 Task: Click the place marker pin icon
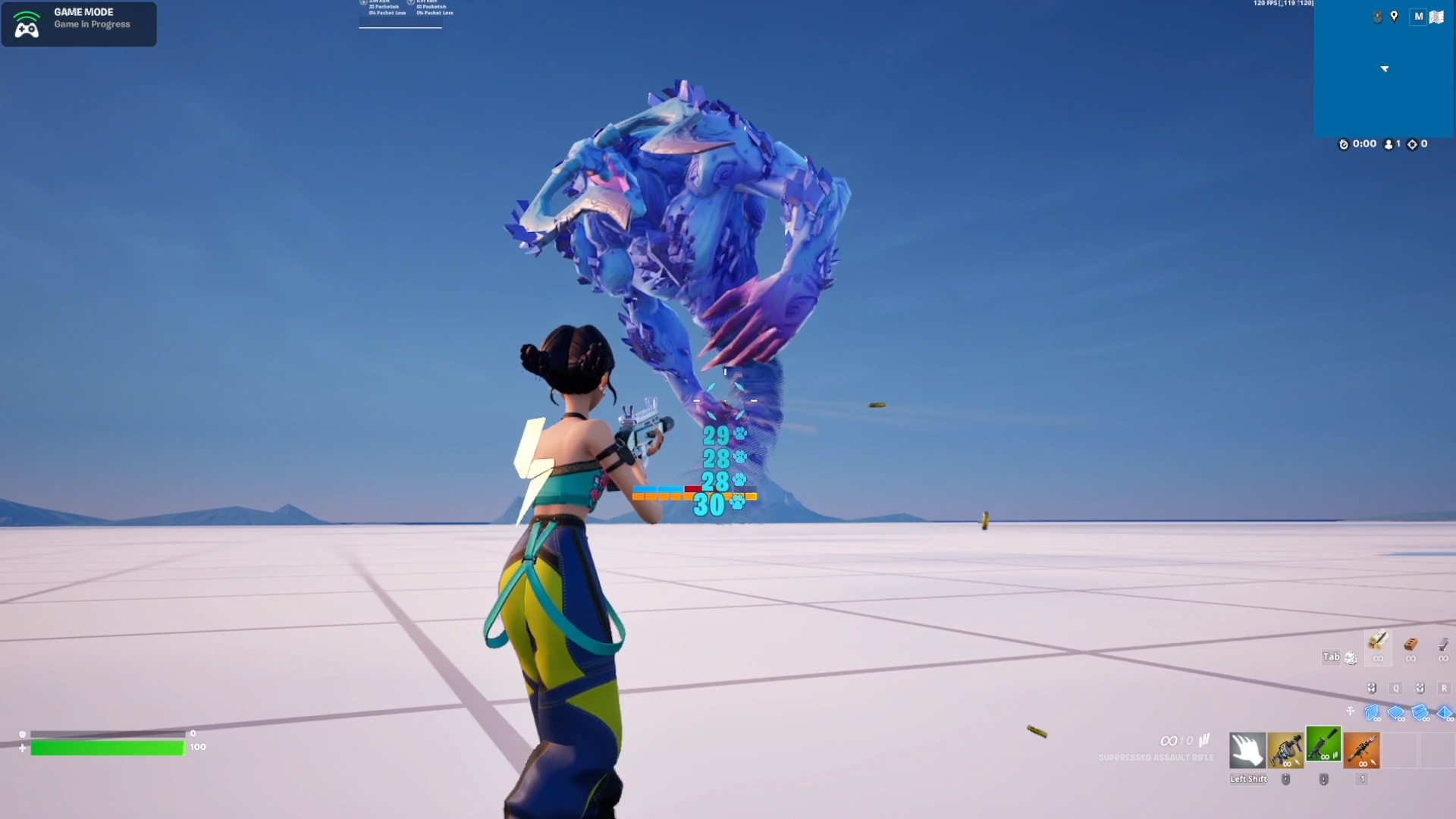coord(1394,17)
